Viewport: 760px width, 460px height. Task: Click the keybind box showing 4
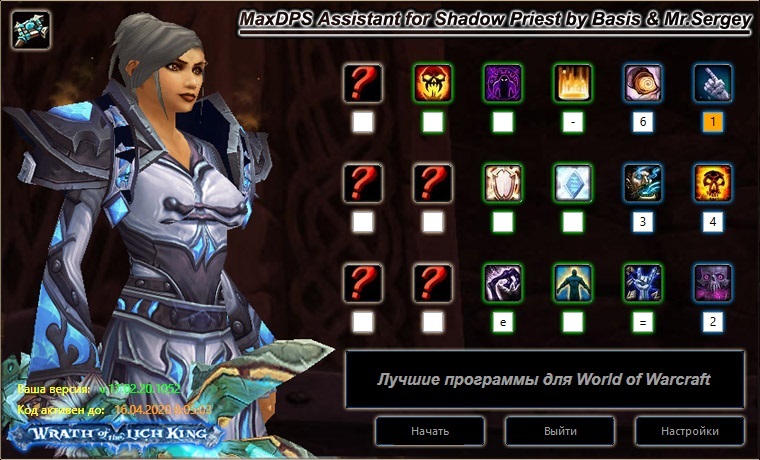point(713,222)
